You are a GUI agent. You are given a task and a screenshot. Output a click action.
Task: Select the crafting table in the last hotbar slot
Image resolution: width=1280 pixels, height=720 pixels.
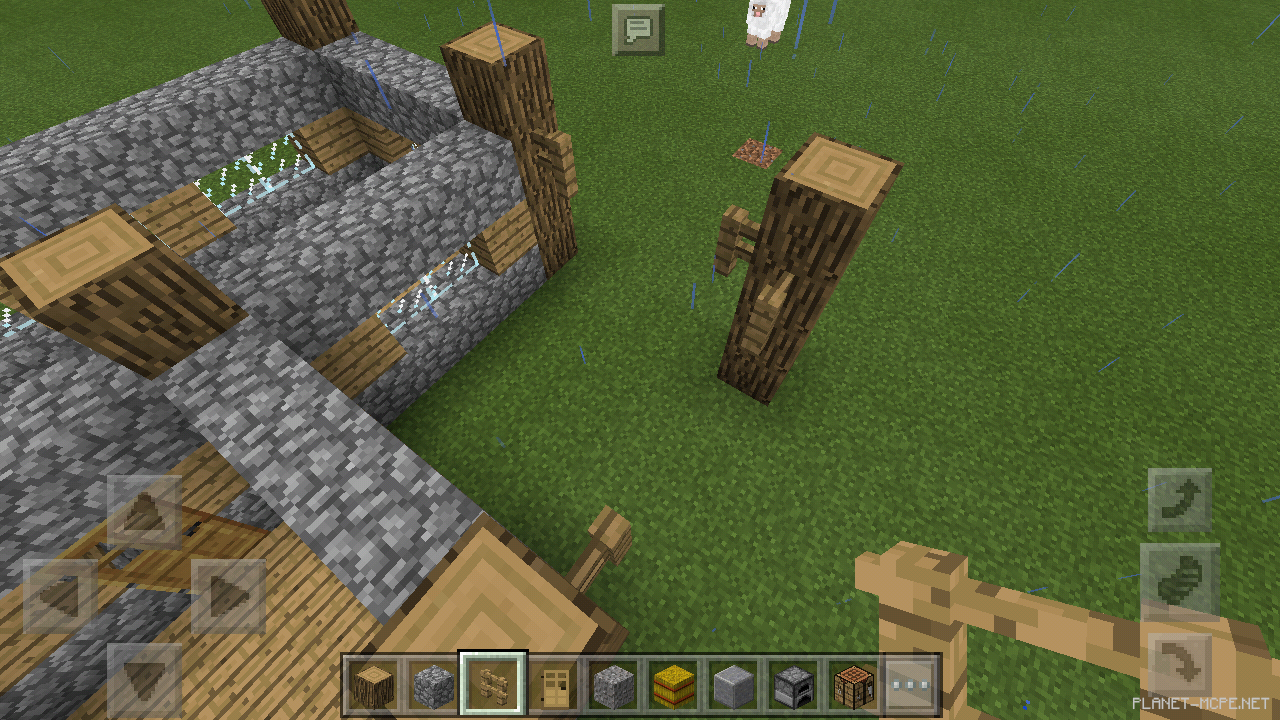tap(853, 683)
